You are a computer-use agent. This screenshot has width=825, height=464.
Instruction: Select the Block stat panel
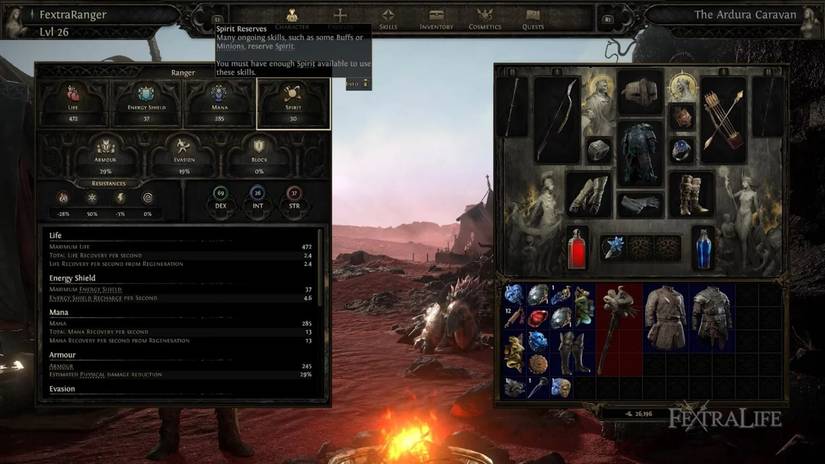click(x=257, y=155)
